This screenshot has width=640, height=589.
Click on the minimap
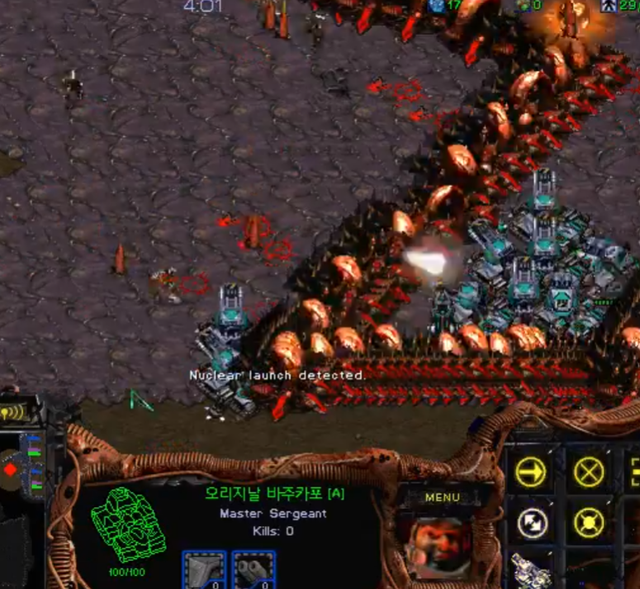[x=20, y=470]
